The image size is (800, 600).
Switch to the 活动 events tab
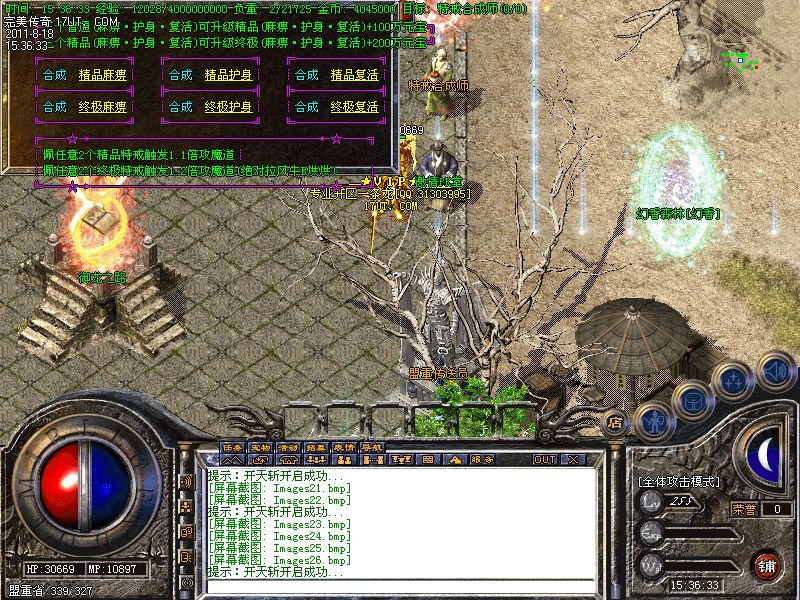tap(288, 446)
